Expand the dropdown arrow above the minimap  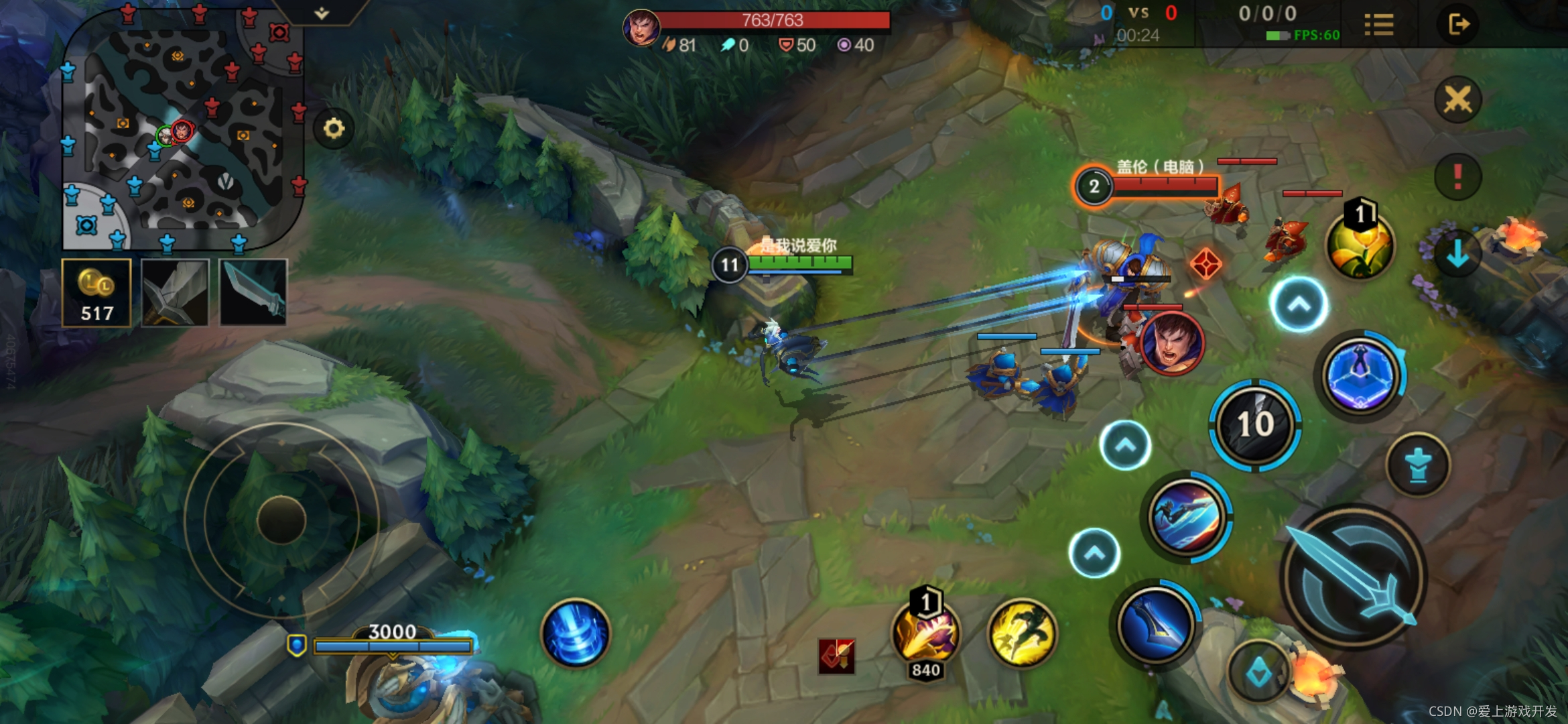pos(322,13)
